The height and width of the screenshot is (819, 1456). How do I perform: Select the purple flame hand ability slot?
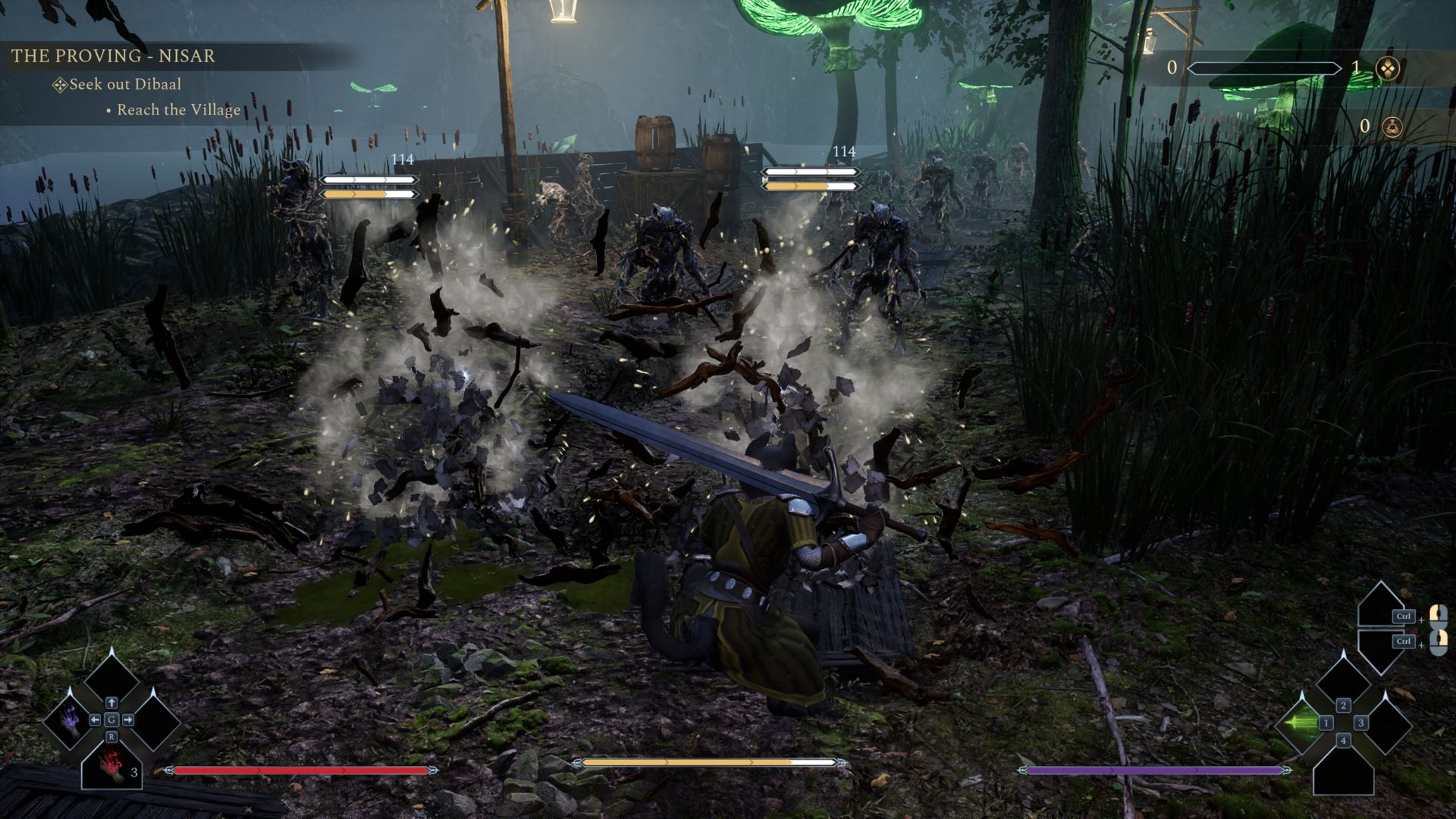point(71,719)
